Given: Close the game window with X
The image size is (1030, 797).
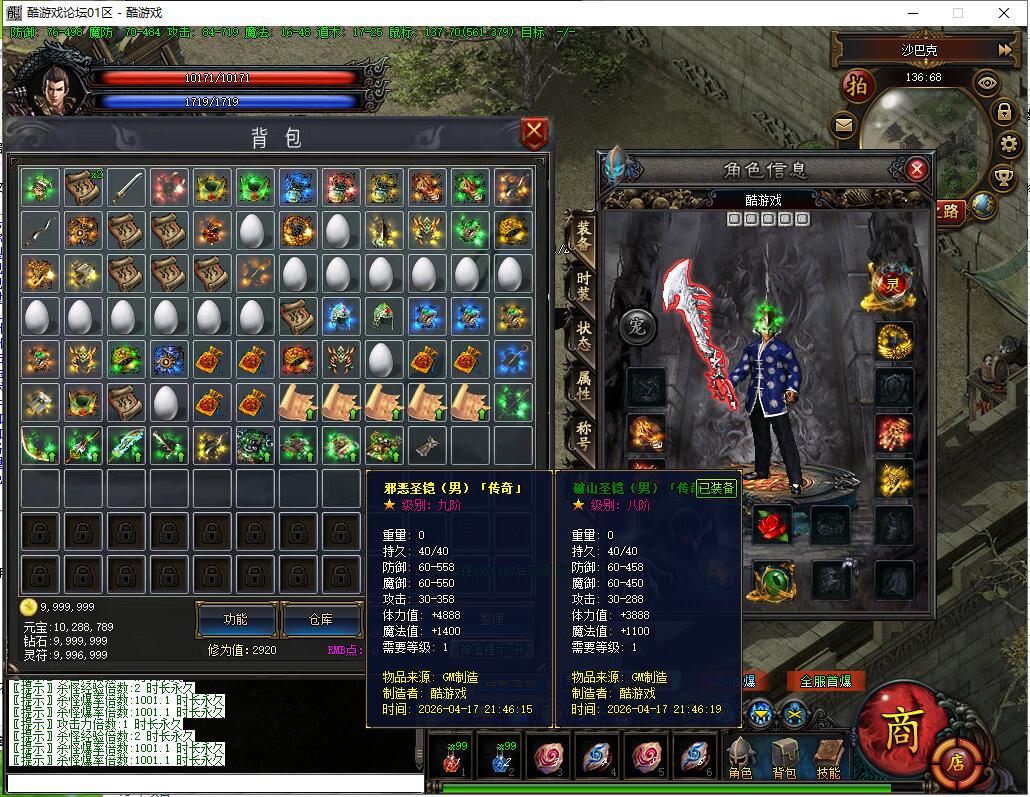Looking at the screenshot, I should click(x=1004, y=13).
